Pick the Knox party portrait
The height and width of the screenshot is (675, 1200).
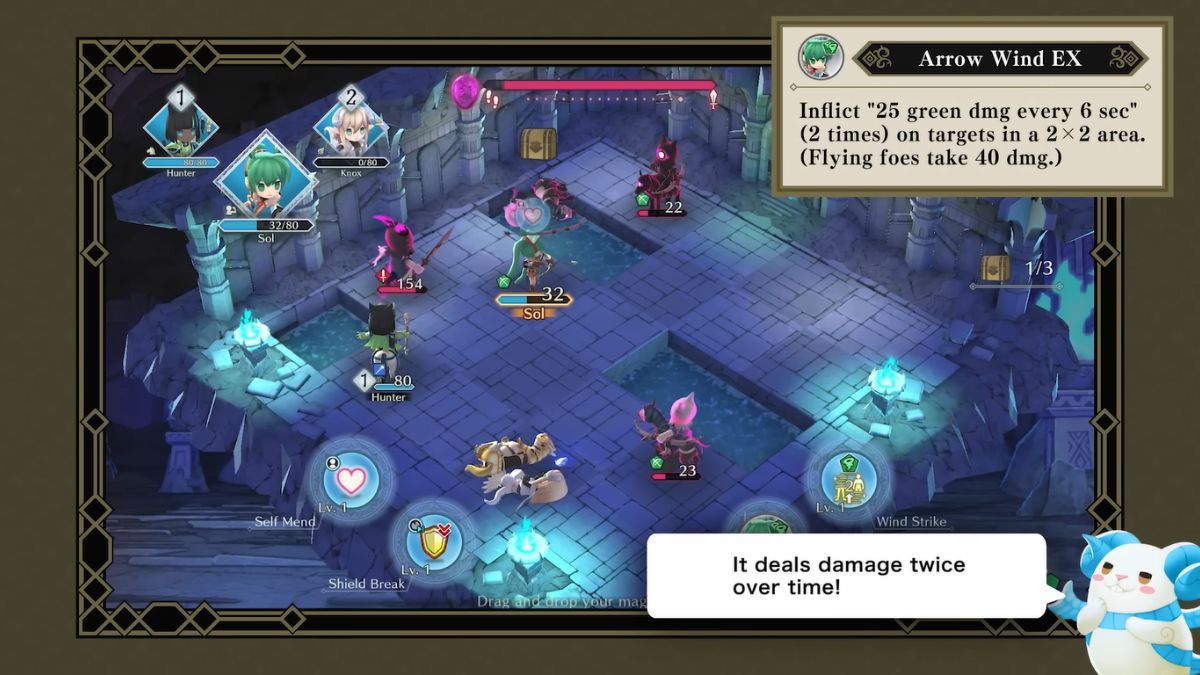click(350, 127)
